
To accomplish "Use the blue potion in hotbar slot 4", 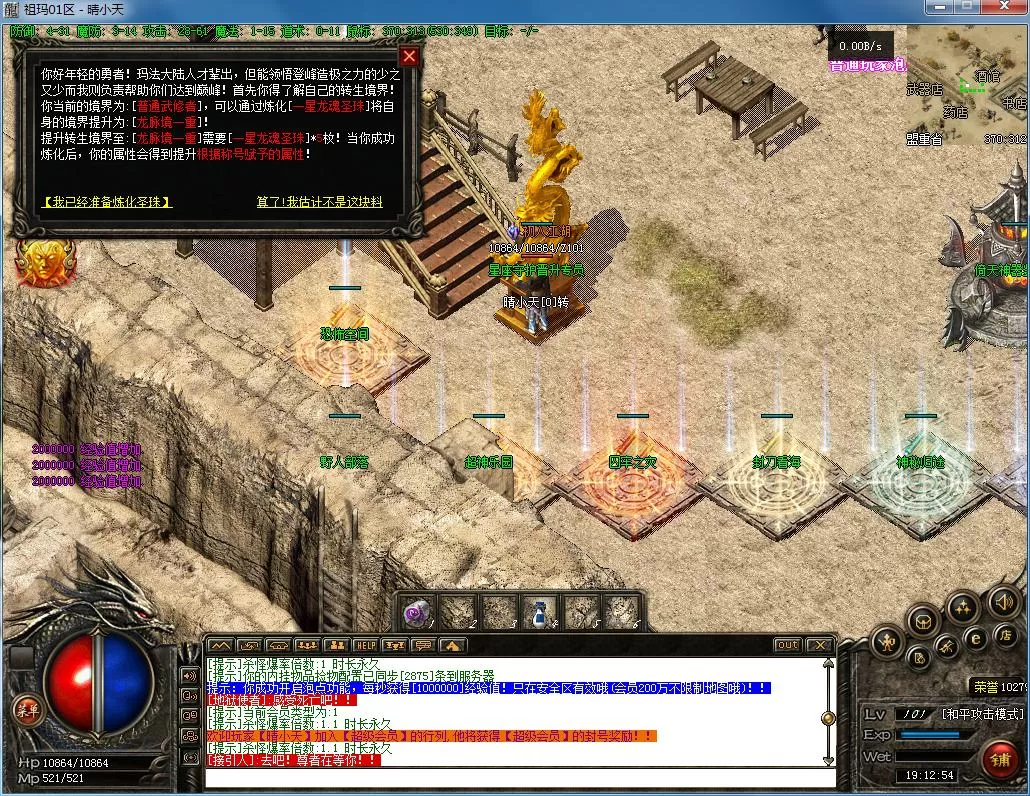I will (x=540, y=612).
